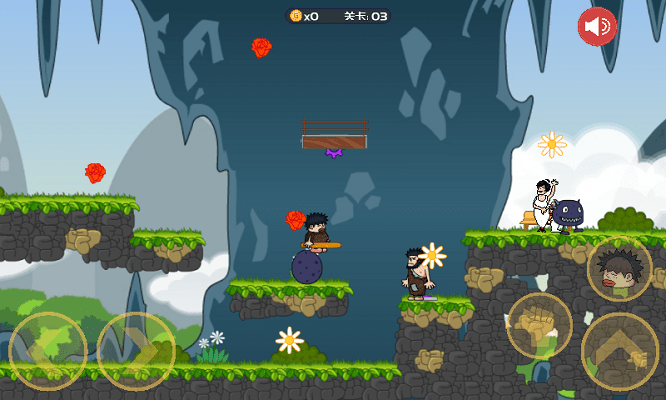
Task: Select the caveman face portrait button
Action: [x=619, y=268]
